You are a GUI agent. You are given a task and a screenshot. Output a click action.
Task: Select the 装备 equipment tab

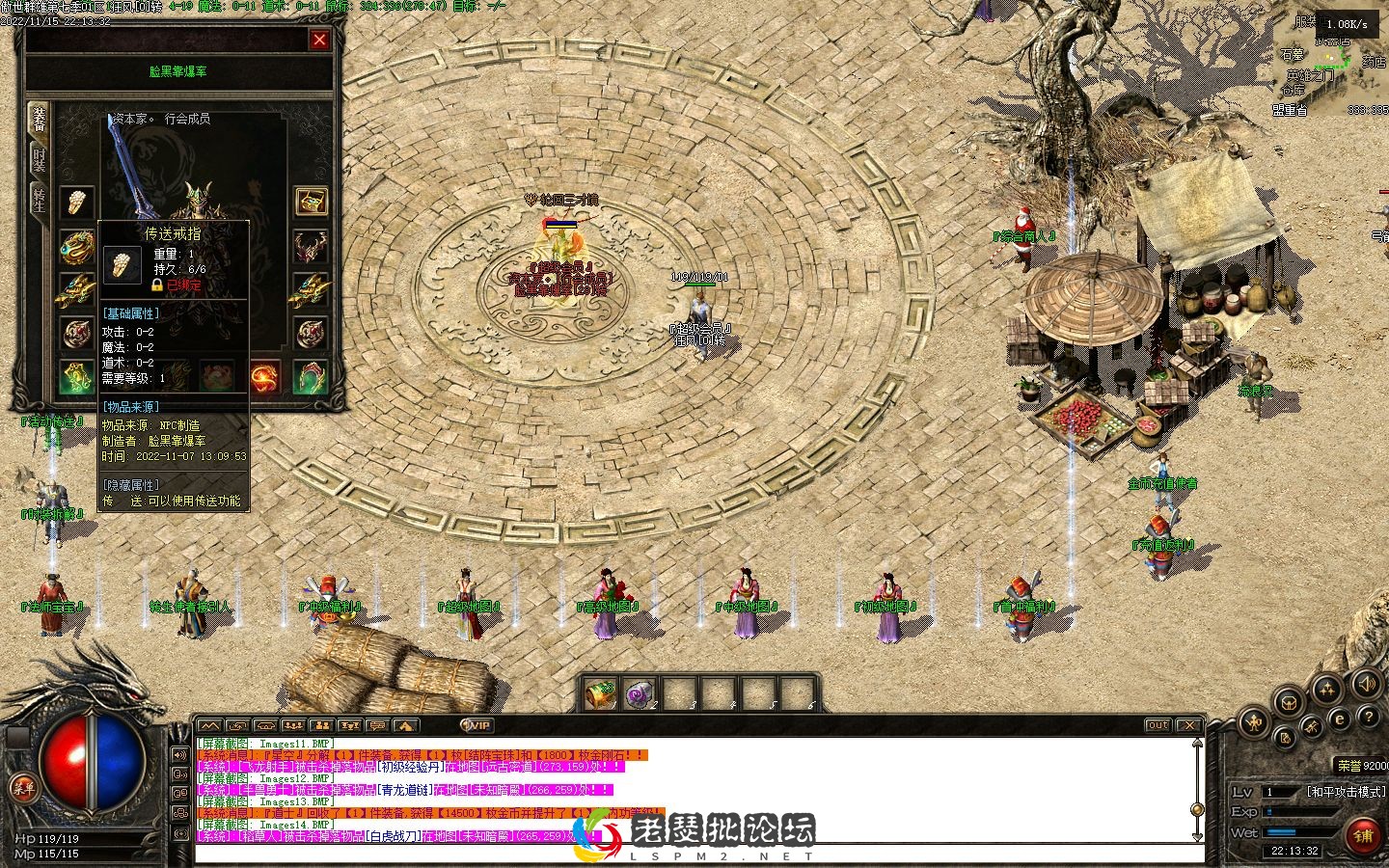coord(39,119)
